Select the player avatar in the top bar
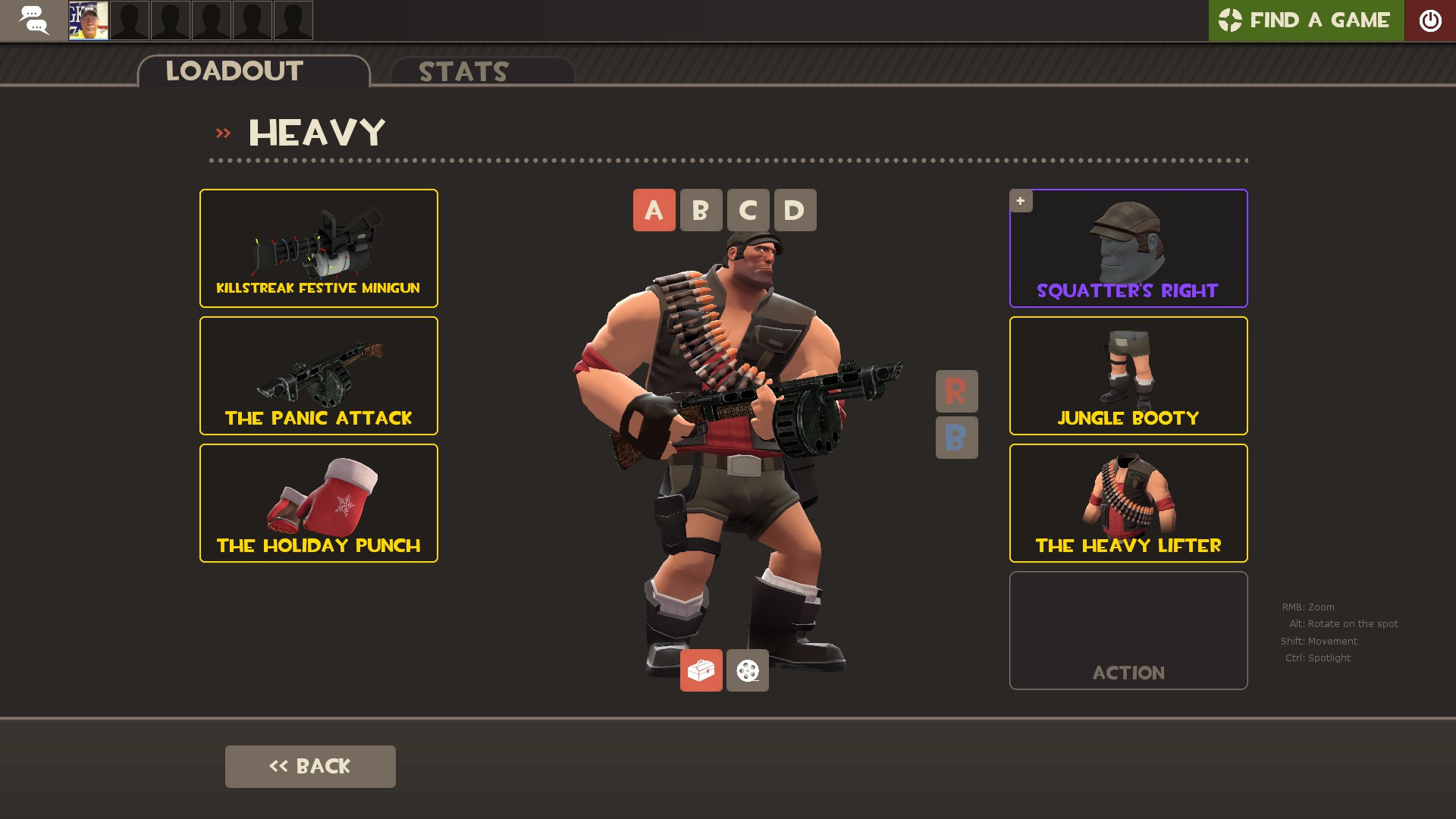 [x=88, y=20]
